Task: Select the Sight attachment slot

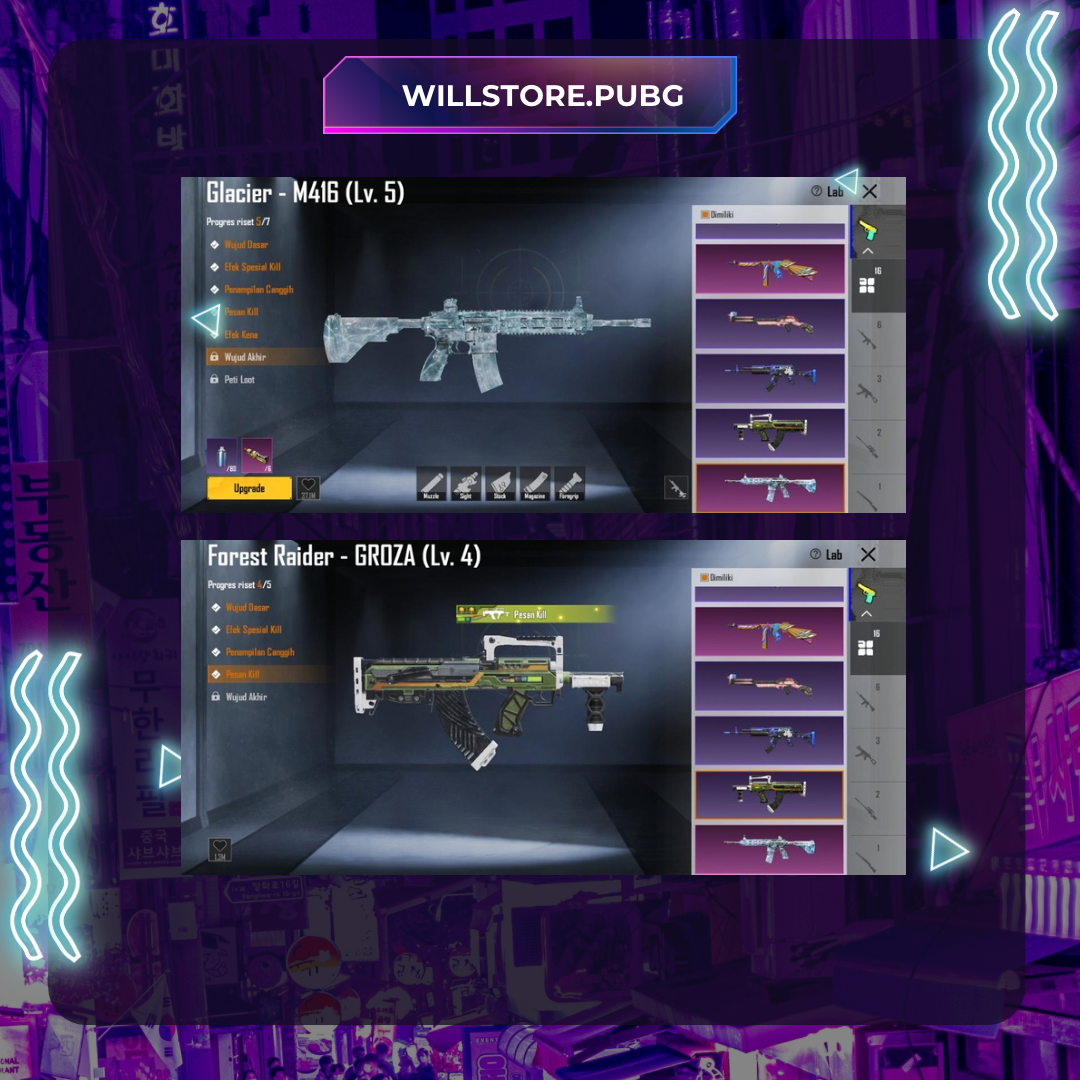Action: [466, 484]
